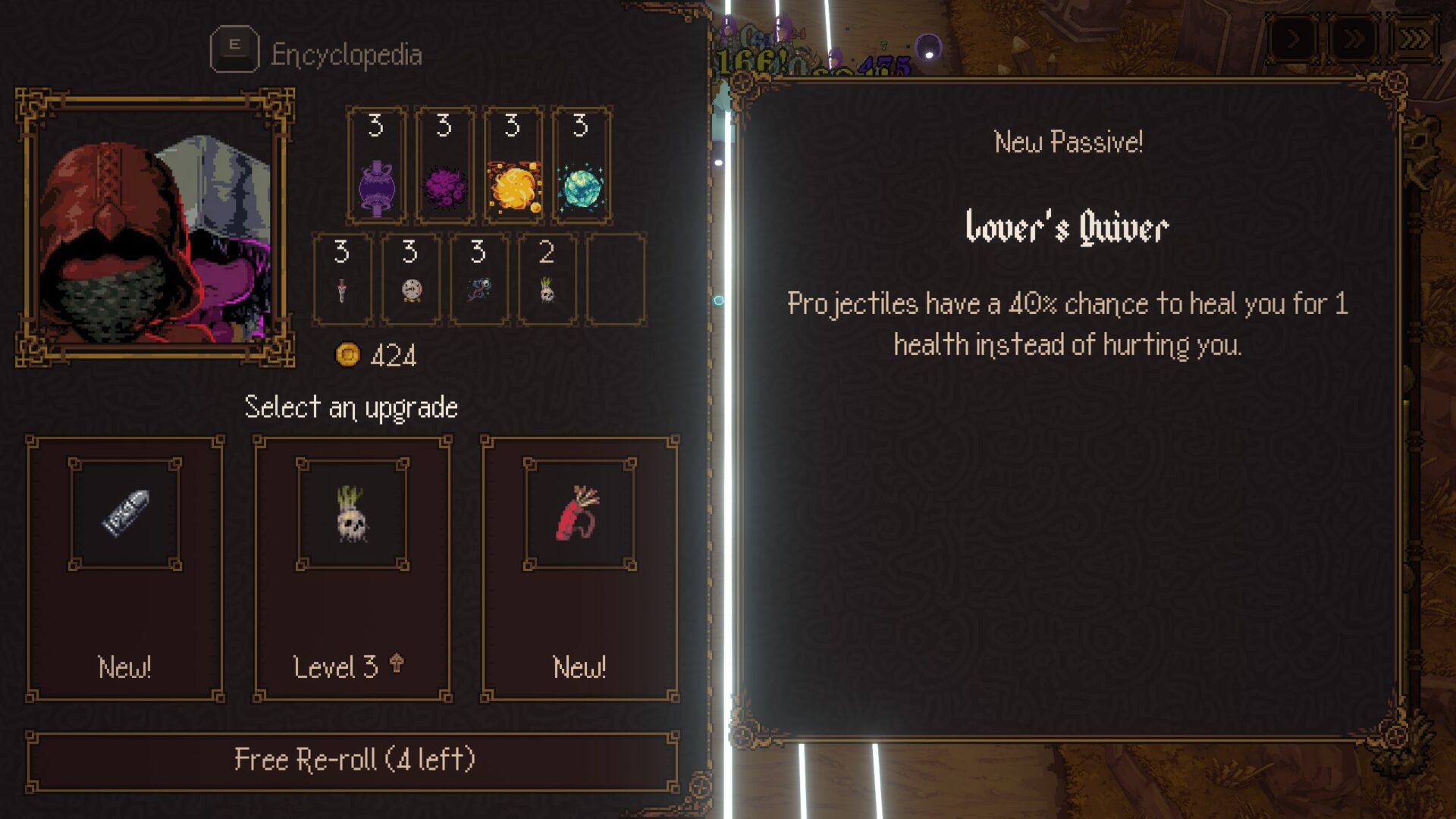
Task: Select the golden fireball ability slot
Action: tap(513, 165)
